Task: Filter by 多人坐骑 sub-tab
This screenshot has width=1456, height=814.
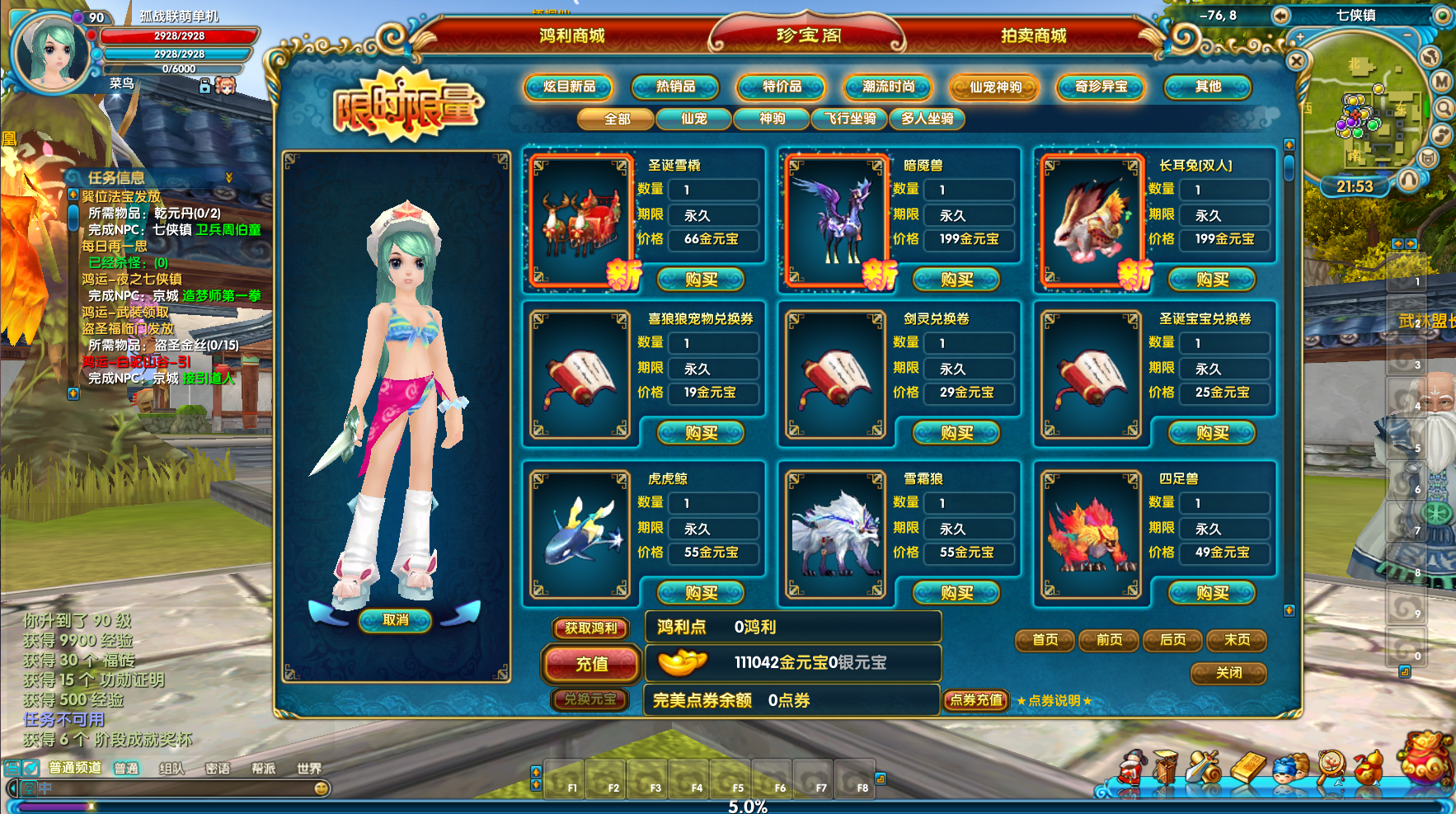Action: click(x=927, y=119)
